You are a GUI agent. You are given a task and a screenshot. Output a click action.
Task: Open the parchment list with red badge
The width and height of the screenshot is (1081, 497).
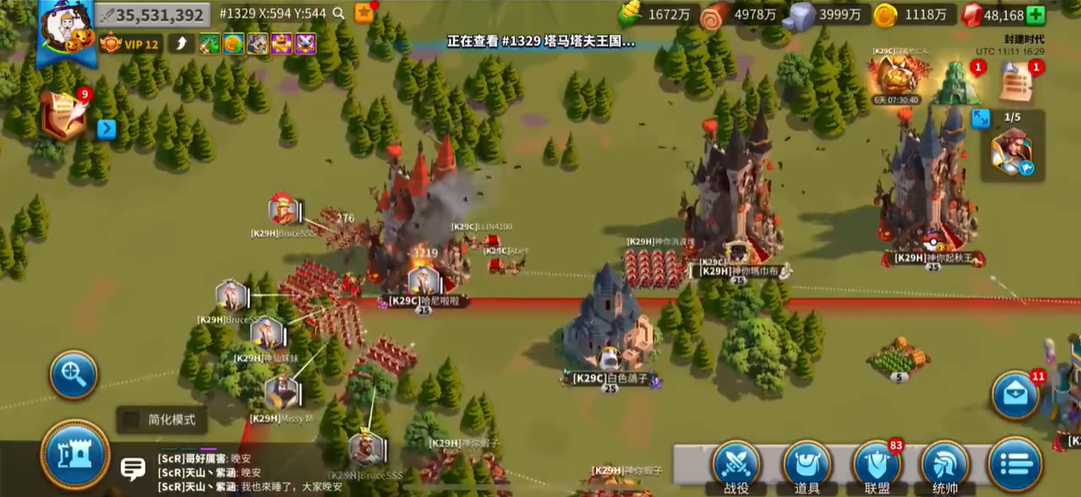(x=1016, y=82)
